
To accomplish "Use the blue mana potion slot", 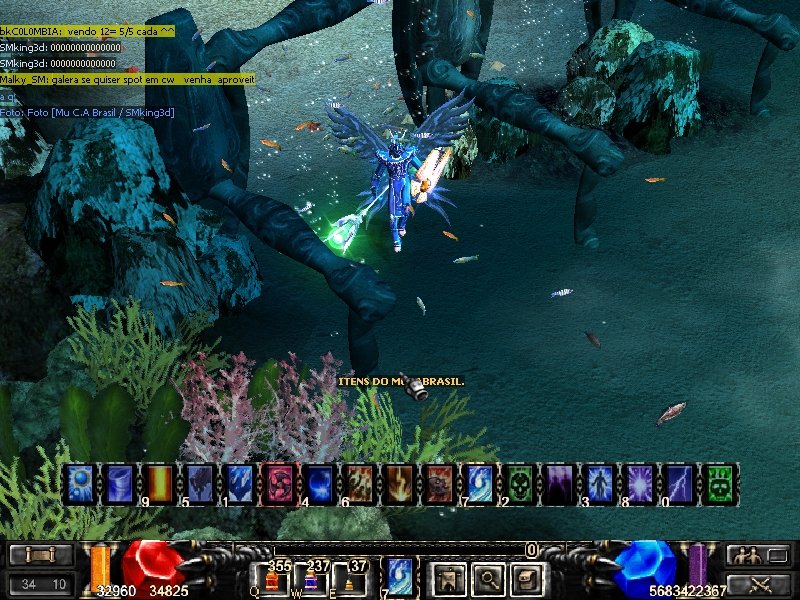I will point(311,579).
